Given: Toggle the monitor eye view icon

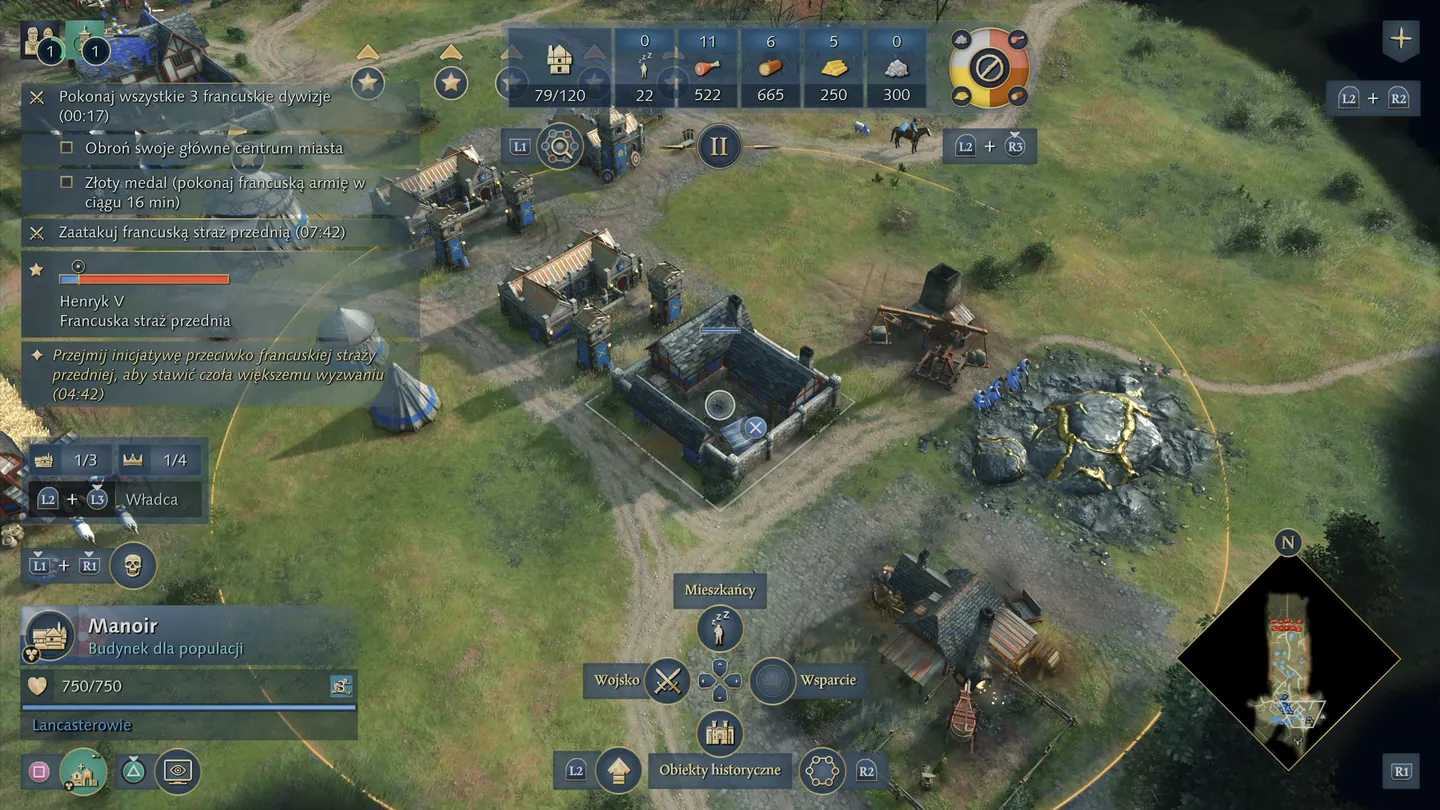Looking at the screenshot, I should (x=178, y=771).
